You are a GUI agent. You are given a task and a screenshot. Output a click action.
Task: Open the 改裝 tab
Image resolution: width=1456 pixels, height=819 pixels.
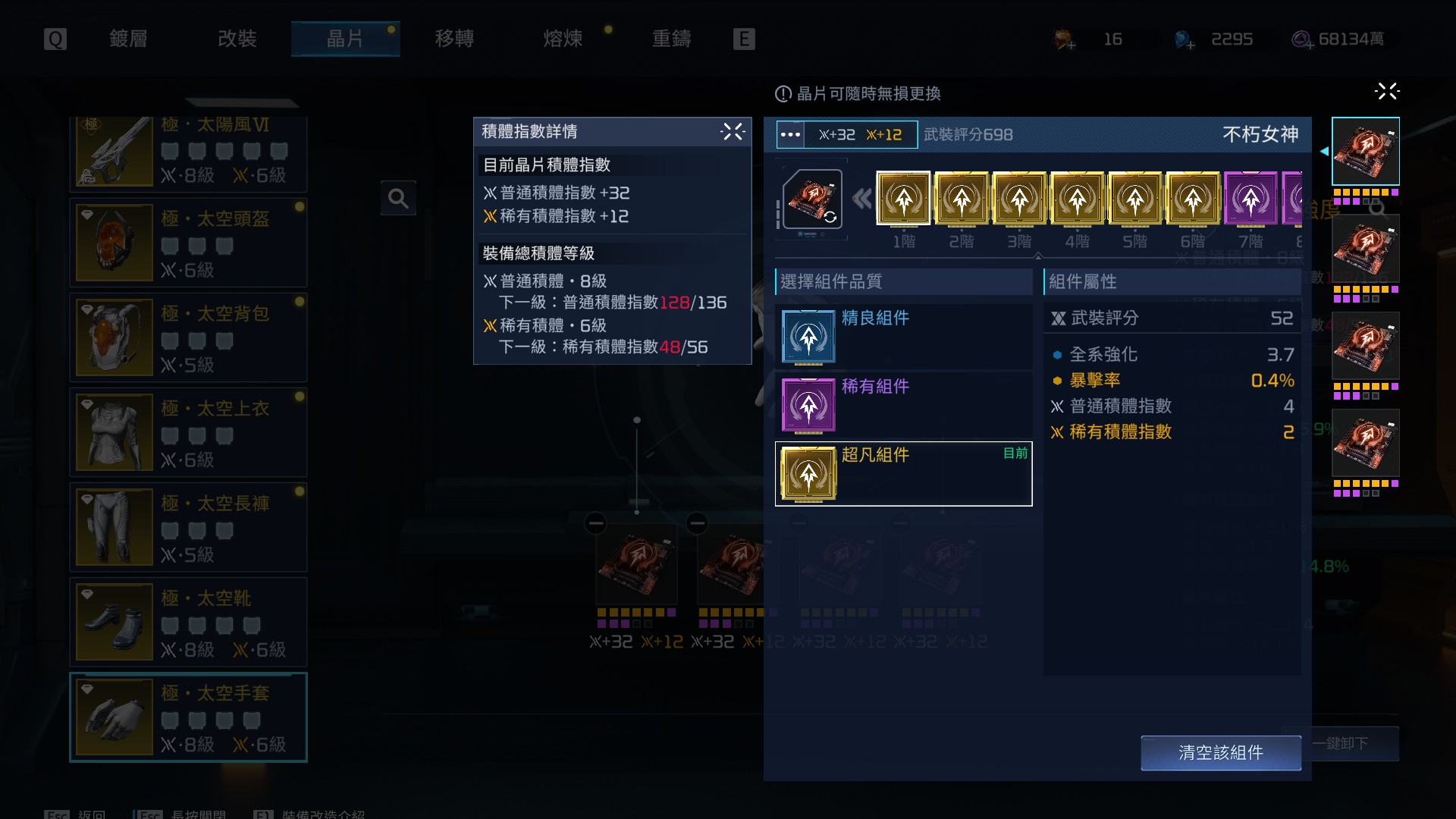click(x=237, y=39)
